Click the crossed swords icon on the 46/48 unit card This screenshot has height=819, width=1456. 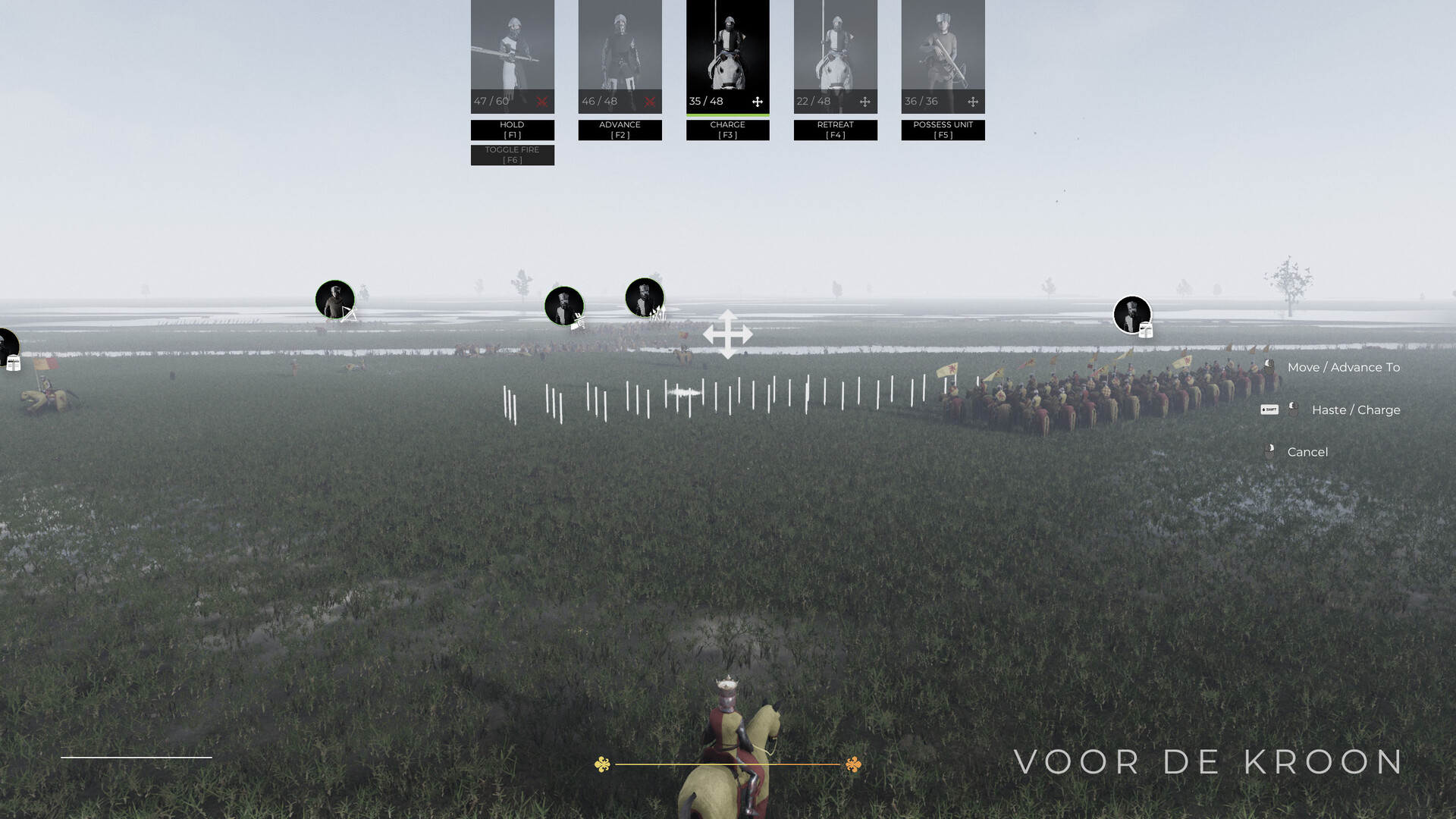[648, 102]
